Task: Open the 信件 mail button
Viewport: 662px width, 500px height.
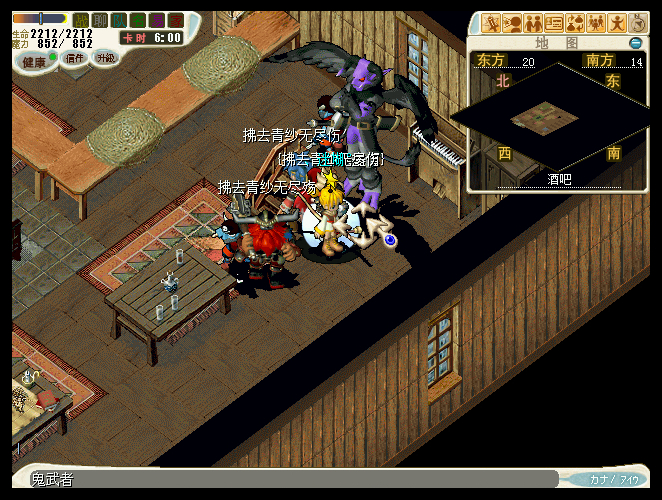Action: click(x=75, y=59)
